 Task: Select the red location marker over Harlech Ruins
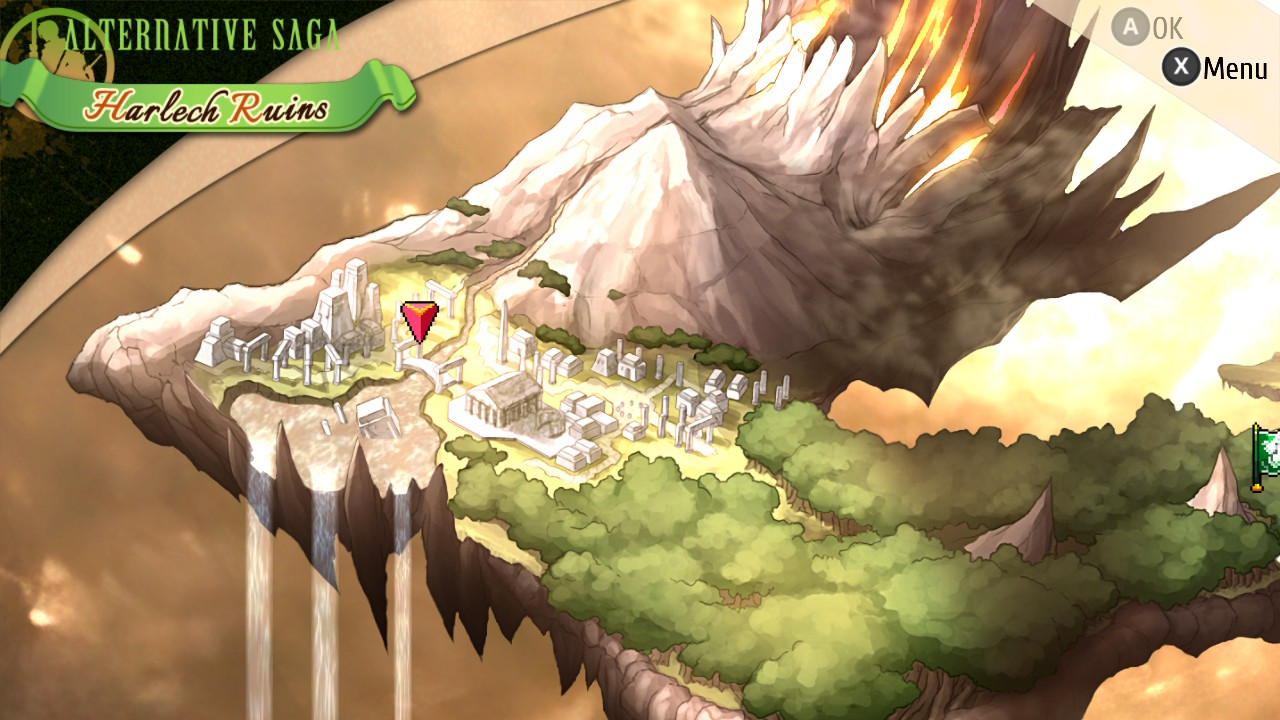pos(419,322)
